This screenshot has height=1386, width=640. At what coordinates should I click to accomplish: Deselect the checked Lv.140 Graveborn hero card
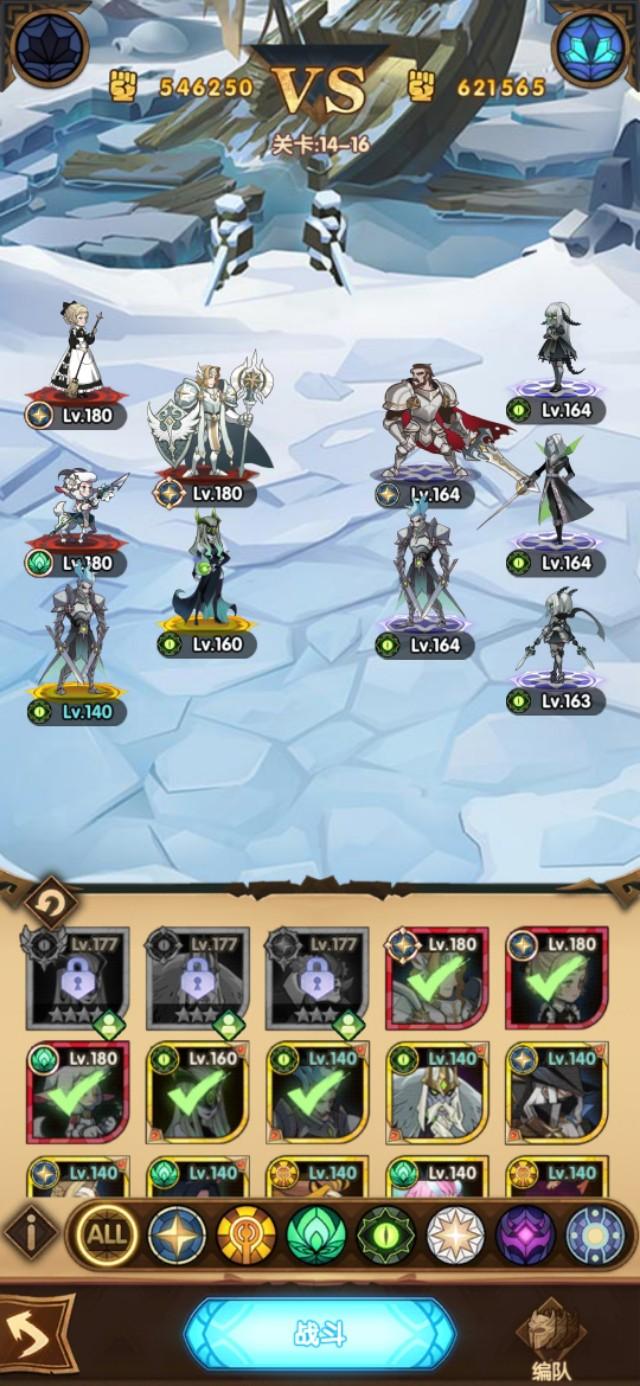coord(316,1092)
